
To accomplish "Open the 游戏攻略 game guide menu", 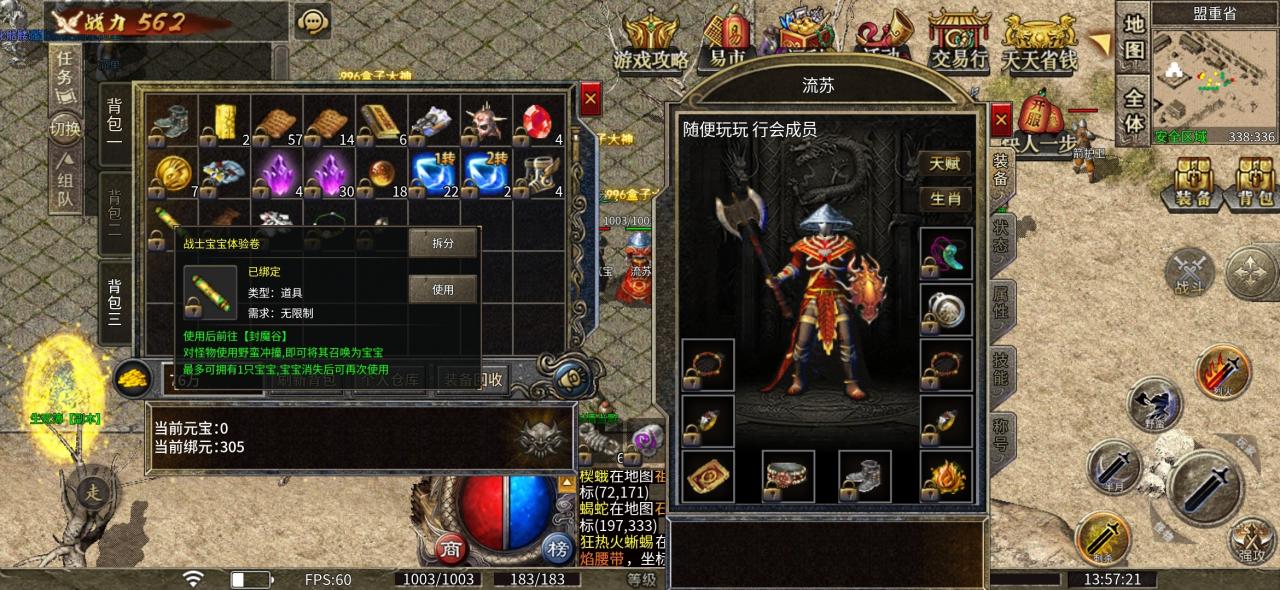I will click(x=651, y=44).
